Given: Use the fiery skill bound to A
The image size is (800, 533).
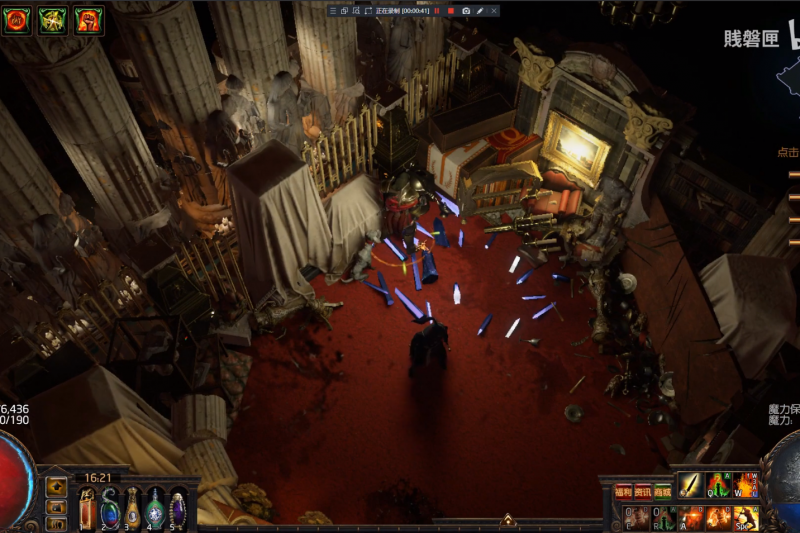Looking at the screenshot, I should [x=691, y=517].
